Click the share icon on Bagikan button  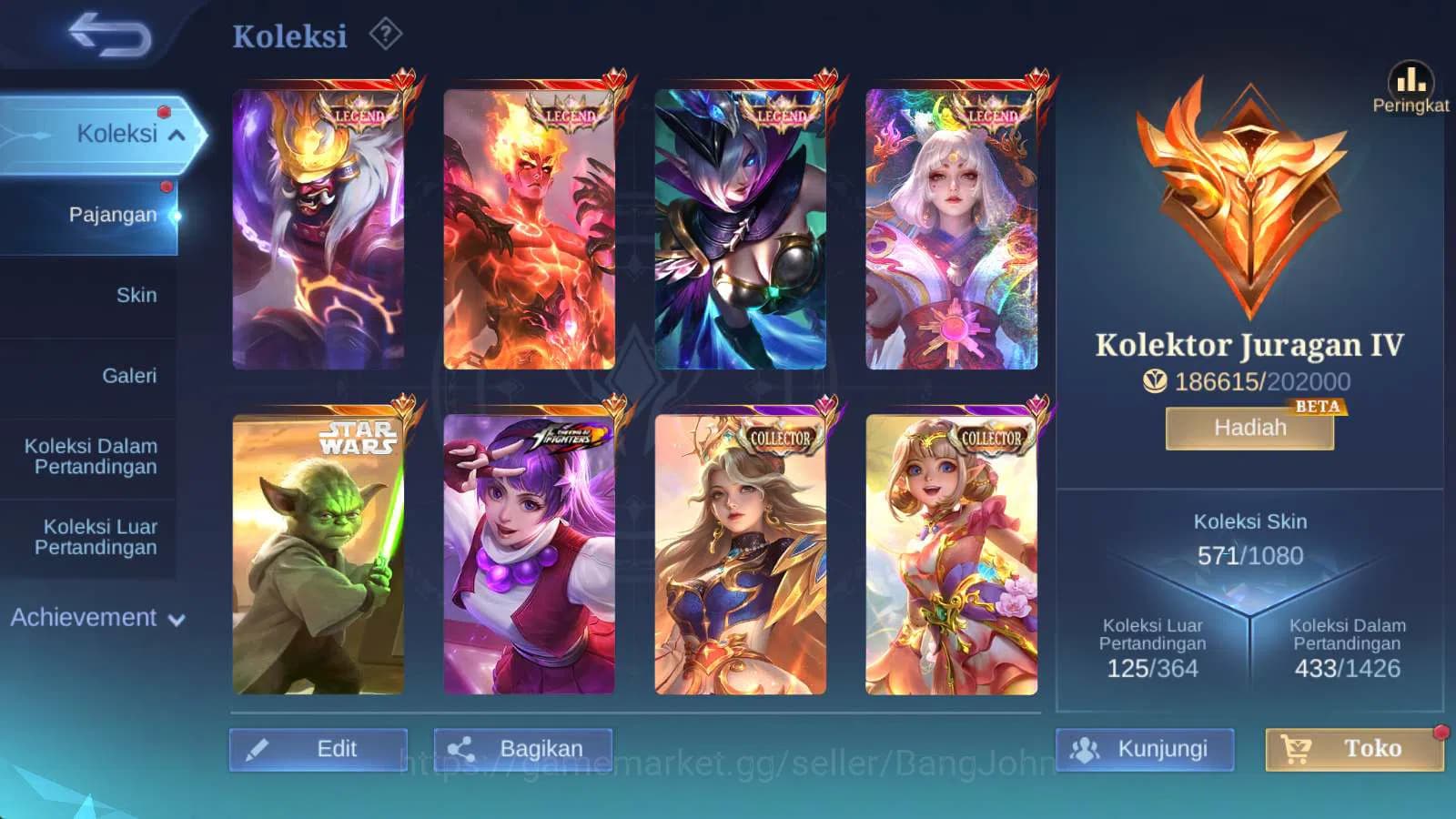pyautogui.click(x=461, y=747)
